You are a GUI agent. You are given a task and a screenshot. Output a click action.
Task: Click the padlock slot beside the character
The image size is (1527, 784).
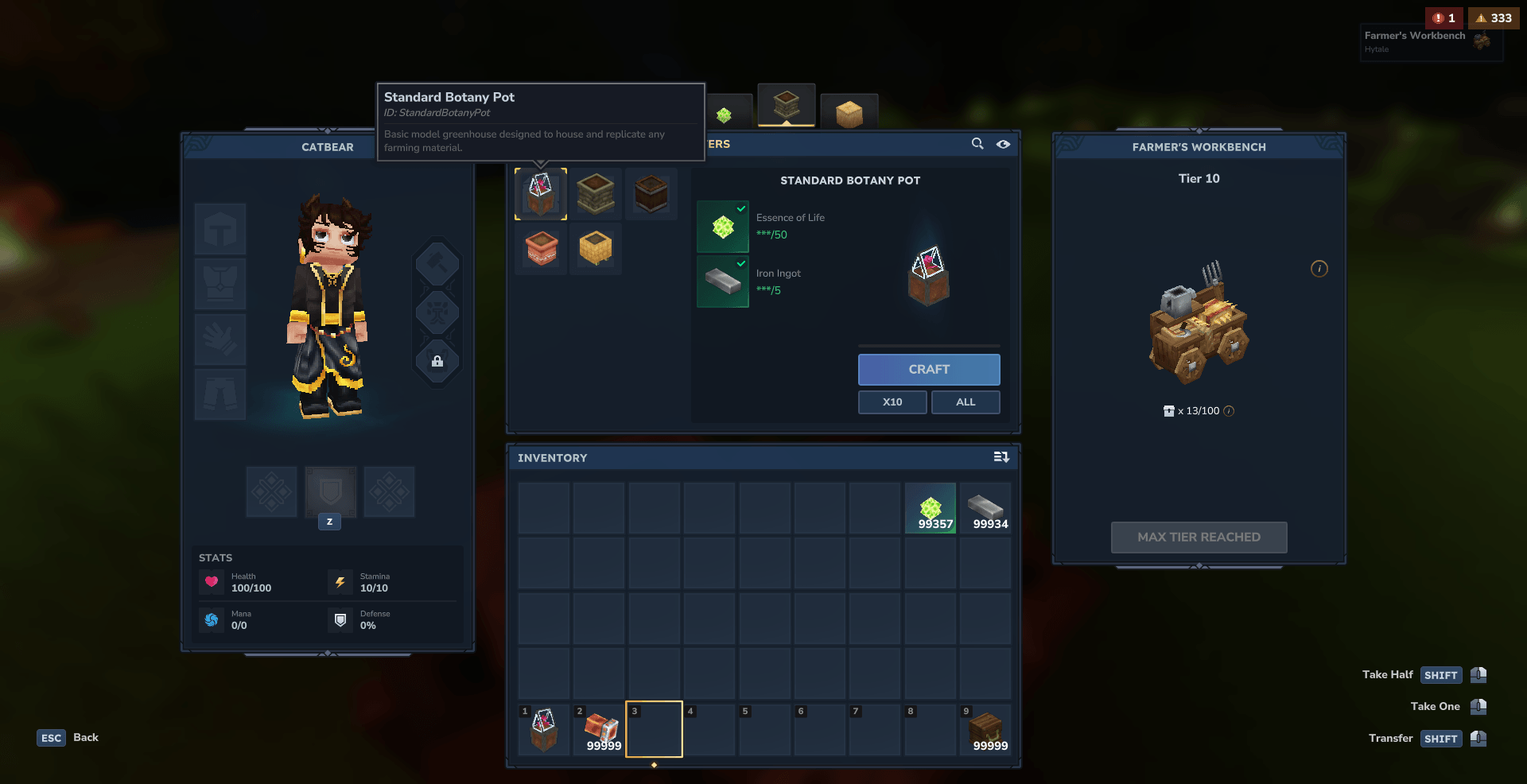click(437, 362)
